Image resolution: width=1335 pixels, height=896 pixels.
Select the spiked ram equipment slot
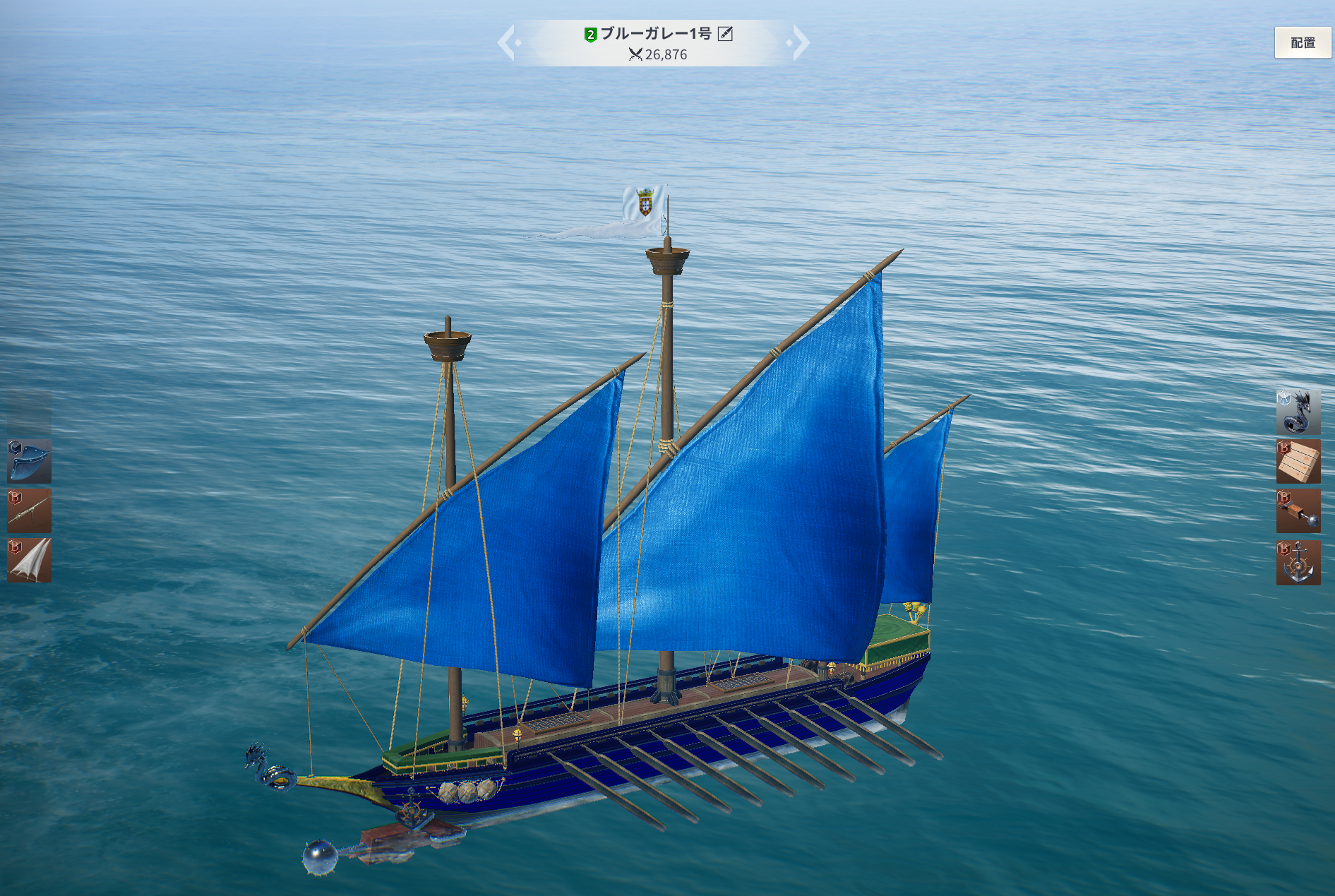tap(1298, 512)
